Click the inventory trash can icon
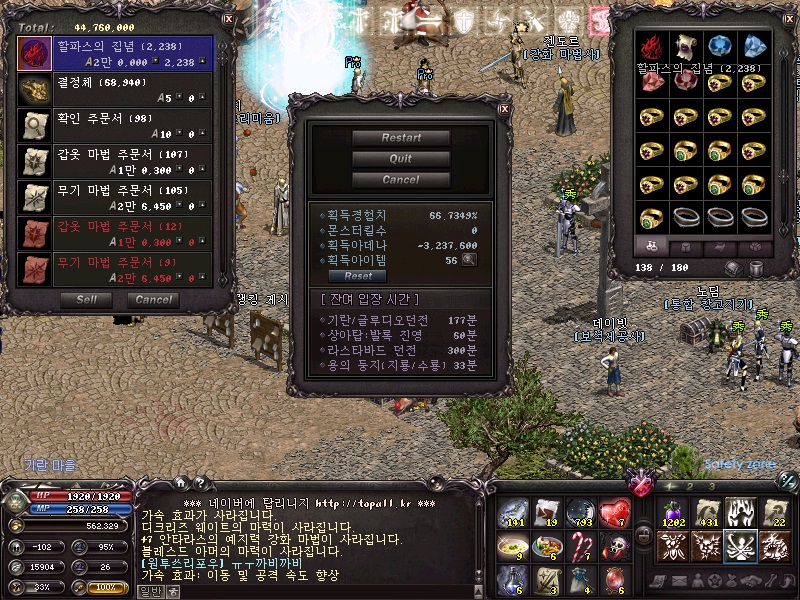Image resolution: width=800 pixels, height=600 pixels. tap(757, 268)
